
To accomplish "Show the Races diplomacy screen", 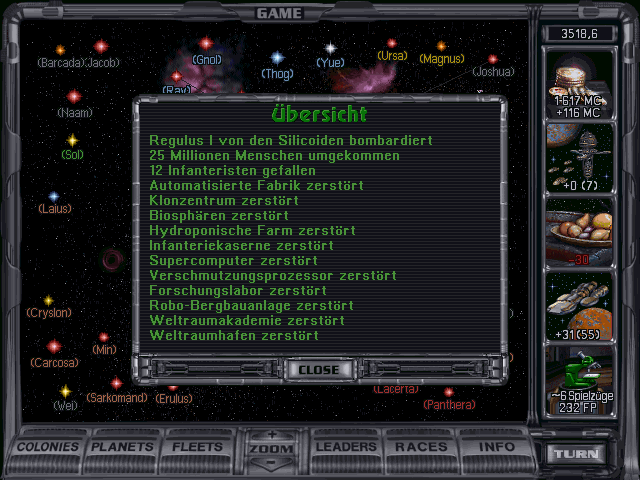I will [x=420, y=446].
